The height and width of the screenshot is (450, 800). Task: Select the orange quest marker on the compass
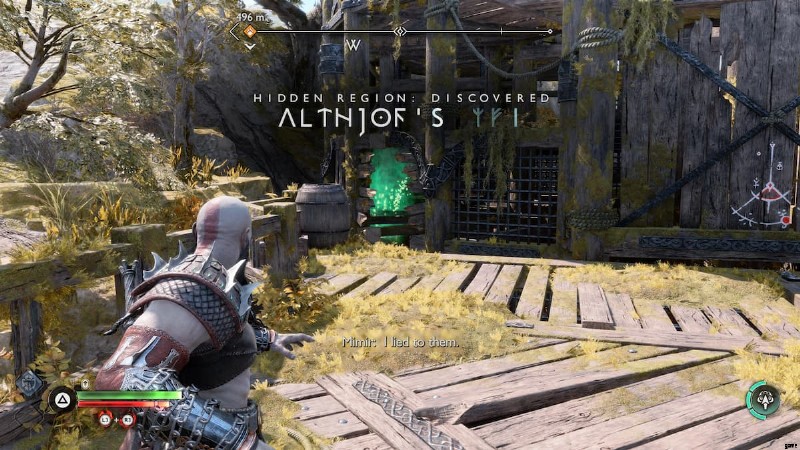250,31
